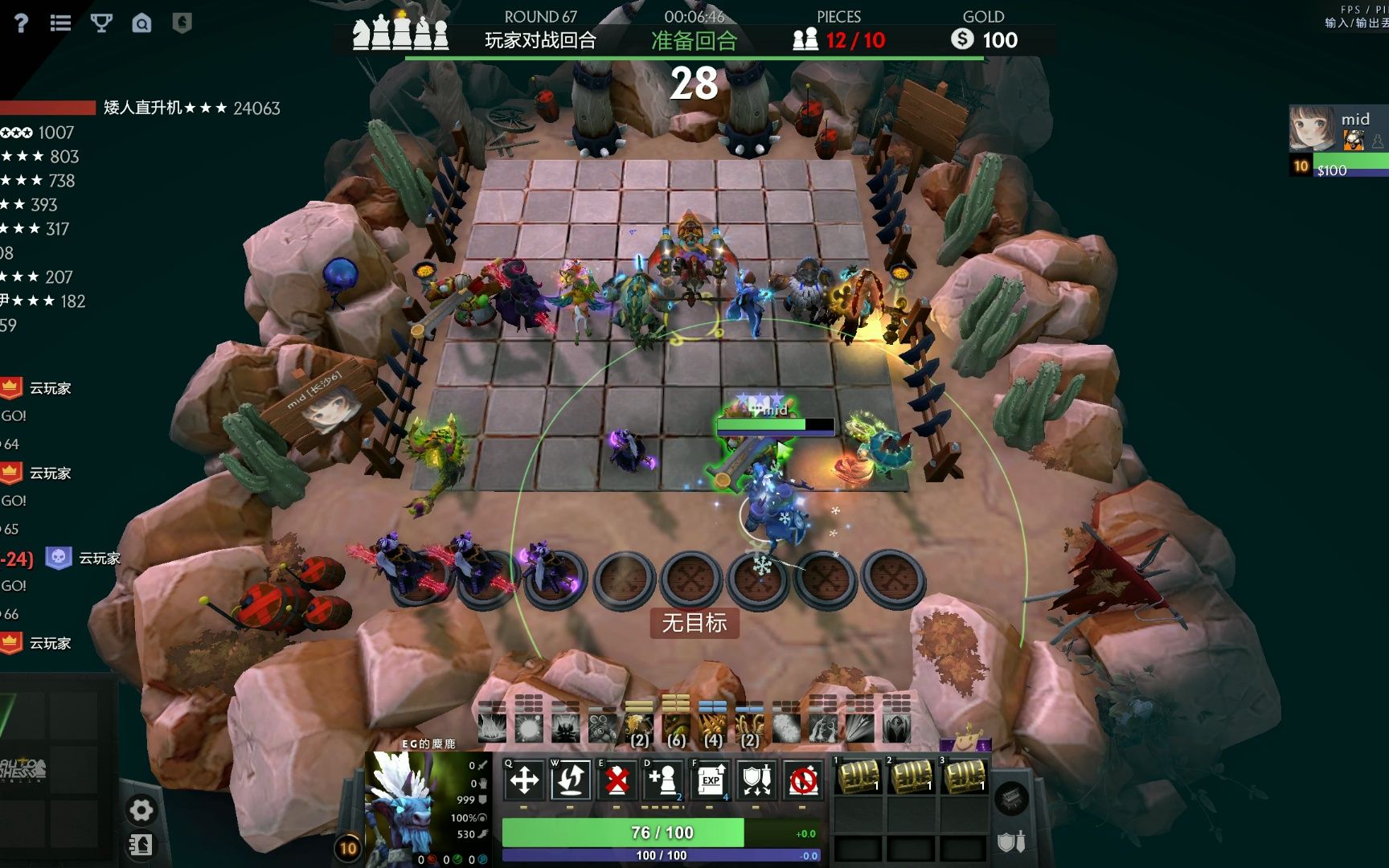The width and height of the screenshot is (1389, 868).
Task: Open the list menu icon
Action: 60,23
